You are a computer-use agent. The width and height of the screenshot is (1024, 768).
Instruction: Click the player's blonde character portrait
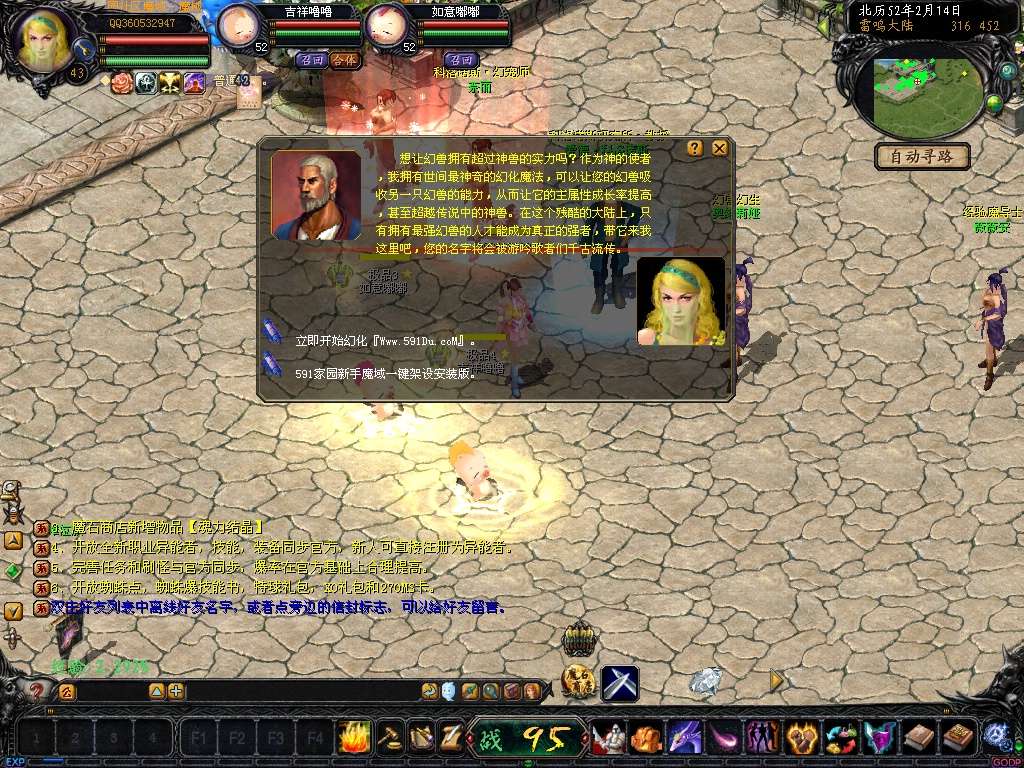tap(46, 40)
